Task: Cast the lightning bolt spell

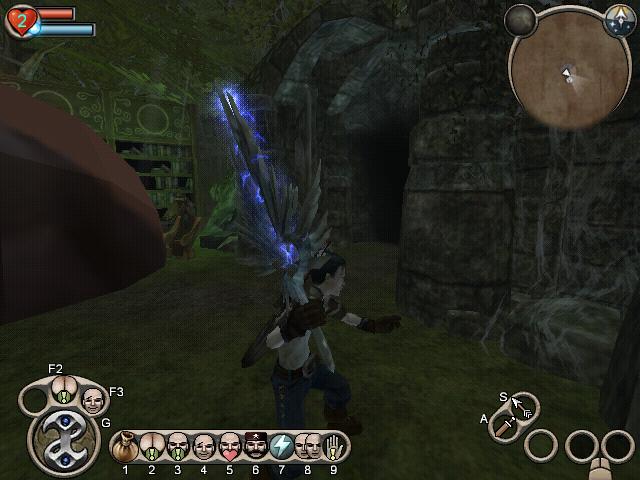Action: [282, 445]
